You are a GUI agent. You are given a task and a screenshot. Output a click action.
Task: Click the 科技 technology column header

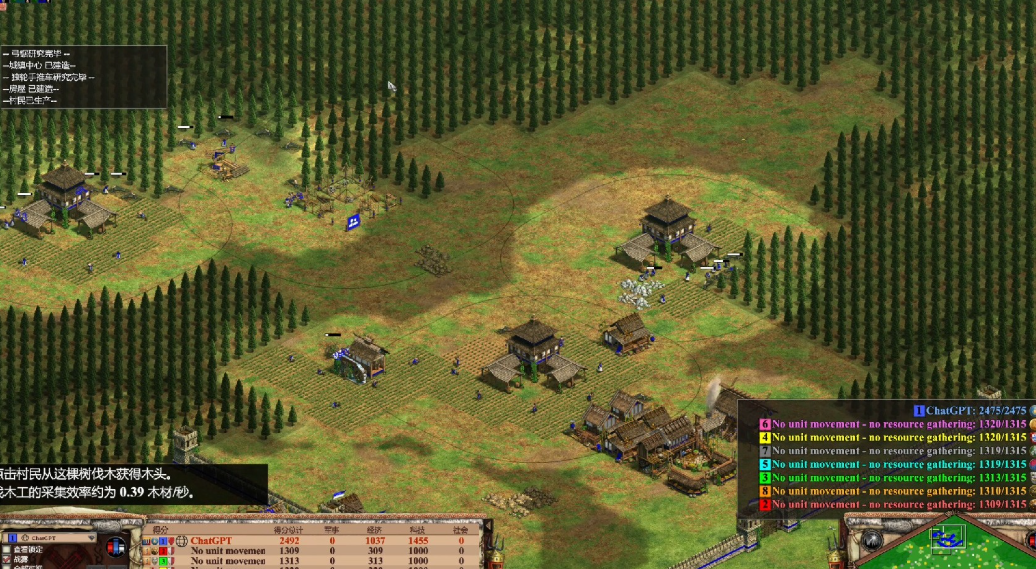tap(418, 531)
